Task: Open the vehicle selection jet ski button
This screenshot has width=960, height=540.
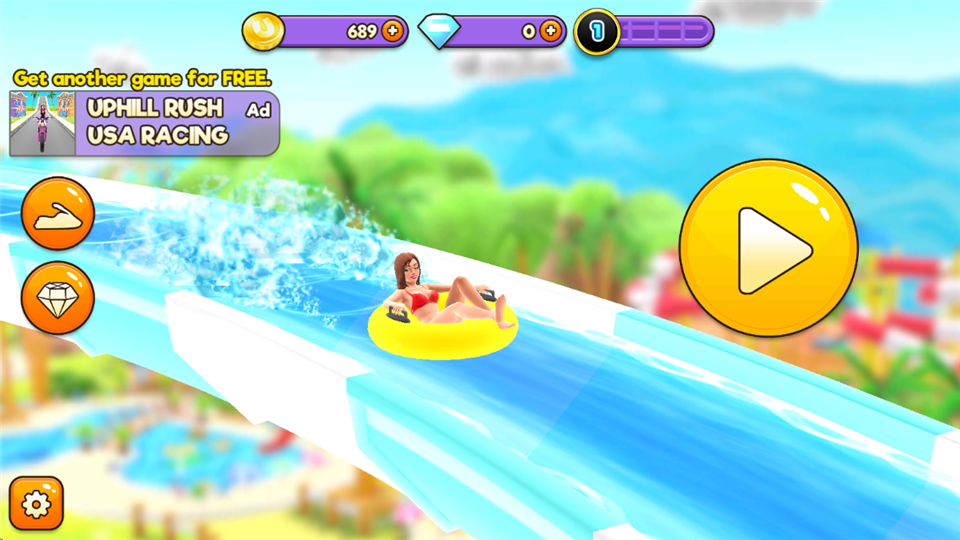Action: coord(58,214)
